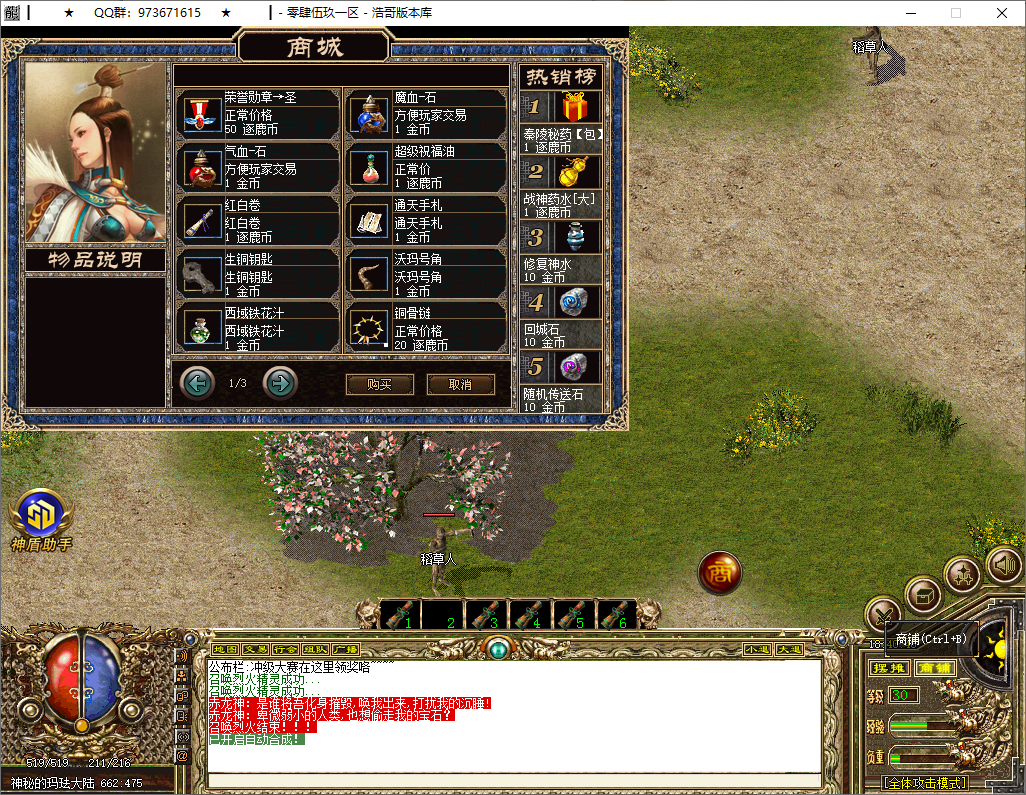Pick the 沃玛号角 horn item
The width and height of the screenshot is (1026, 795).
(370, 277)
